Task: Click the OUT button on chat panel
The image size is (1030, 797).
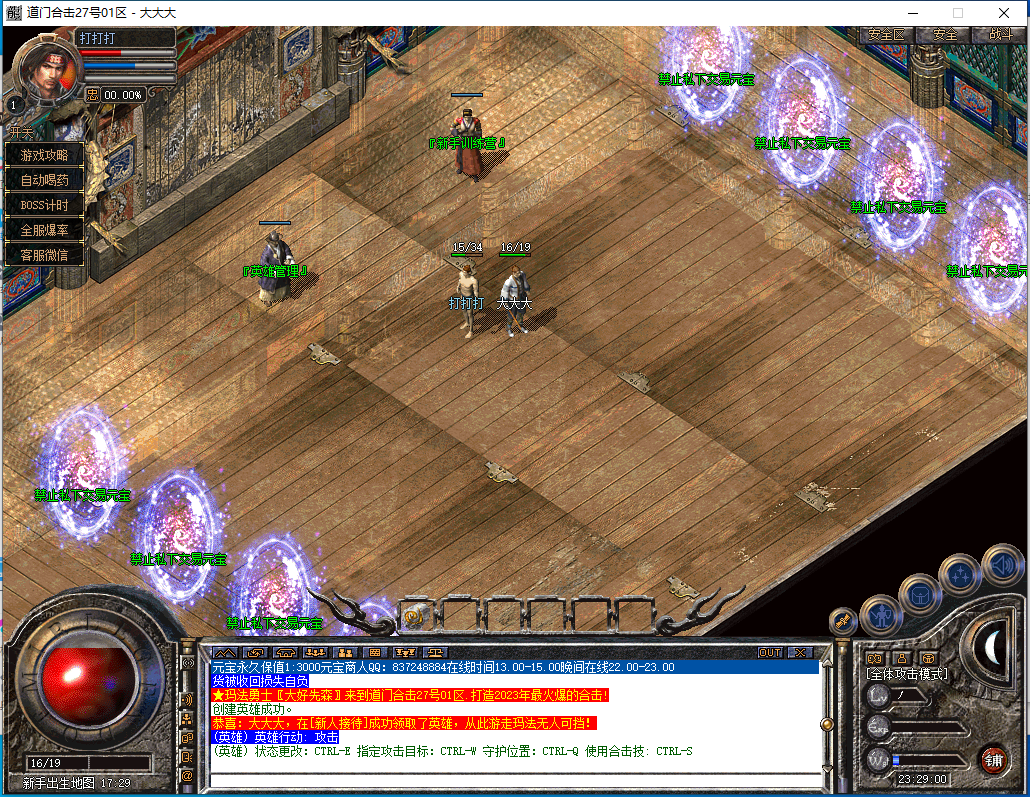Action: [x=769, y=652]
